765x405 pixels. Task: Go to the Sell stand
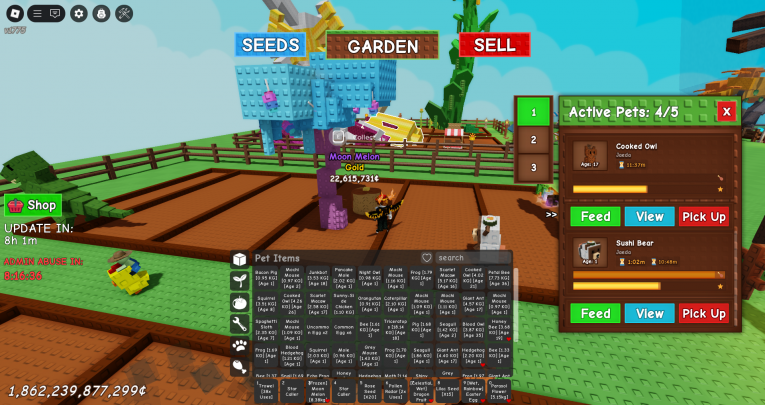coord(494,45)
